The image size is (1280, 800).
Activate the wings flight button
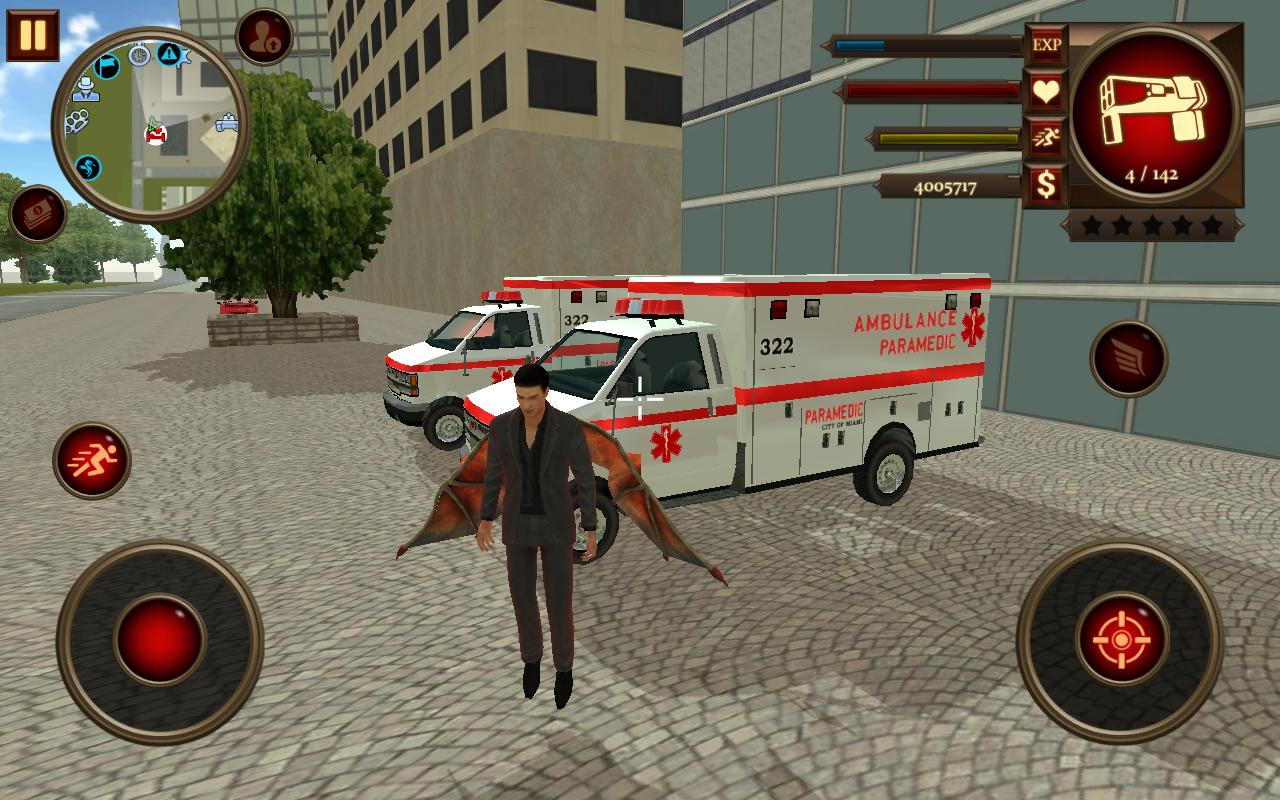pos(1129,358)
